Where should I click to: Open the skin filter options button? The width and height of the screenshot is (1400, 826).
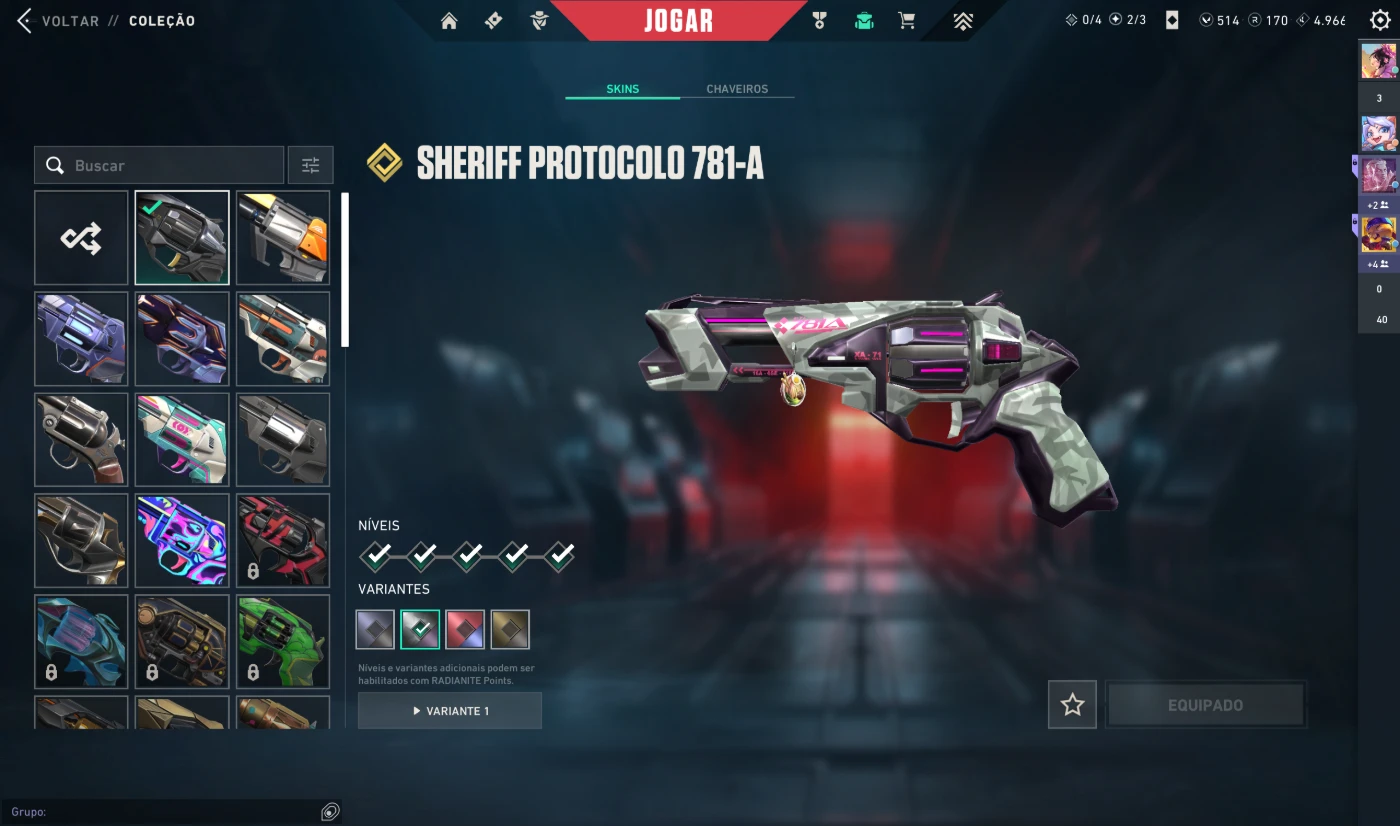[x=311, y=165]
